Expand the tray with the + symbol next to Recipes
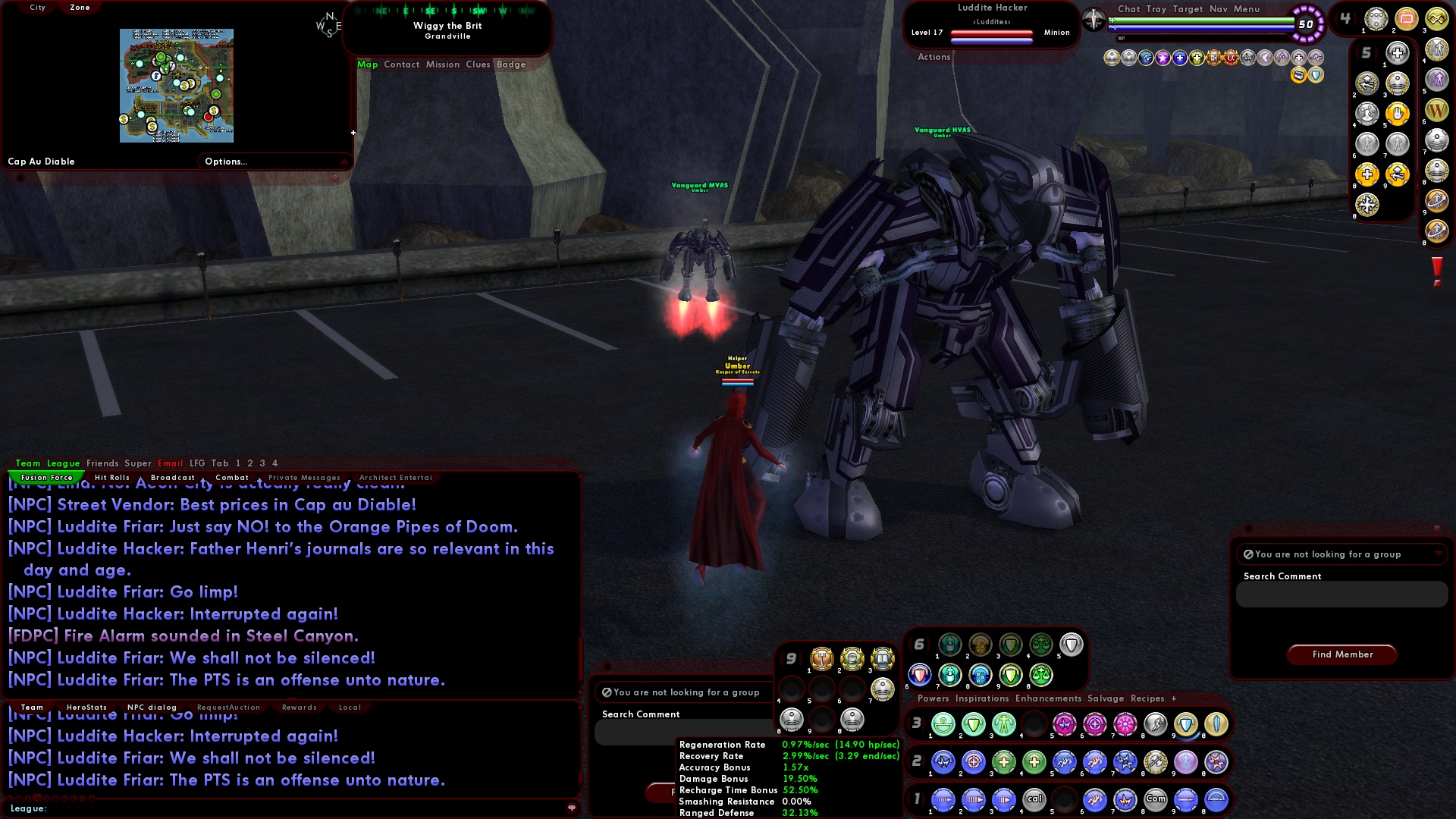Screen dimensions: 1456x819 [1173, 698]
